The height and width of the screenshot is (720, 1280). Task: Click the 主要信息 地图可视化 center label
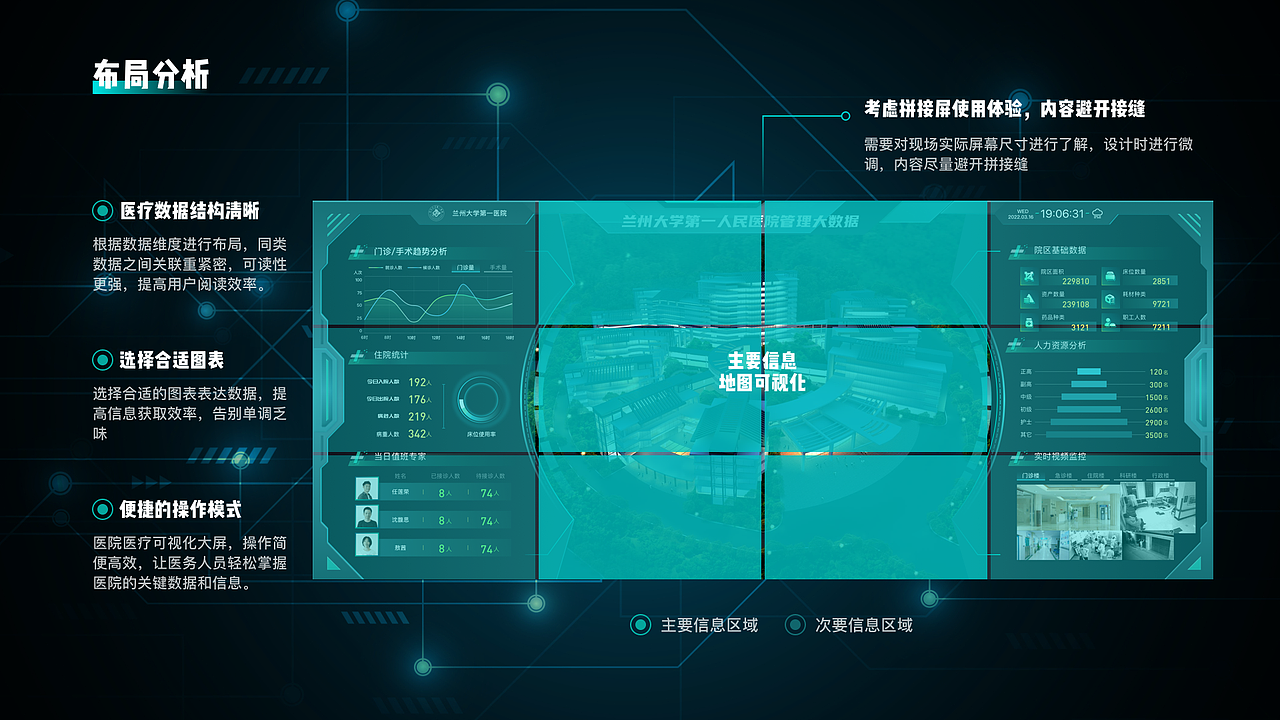[762, 372]
